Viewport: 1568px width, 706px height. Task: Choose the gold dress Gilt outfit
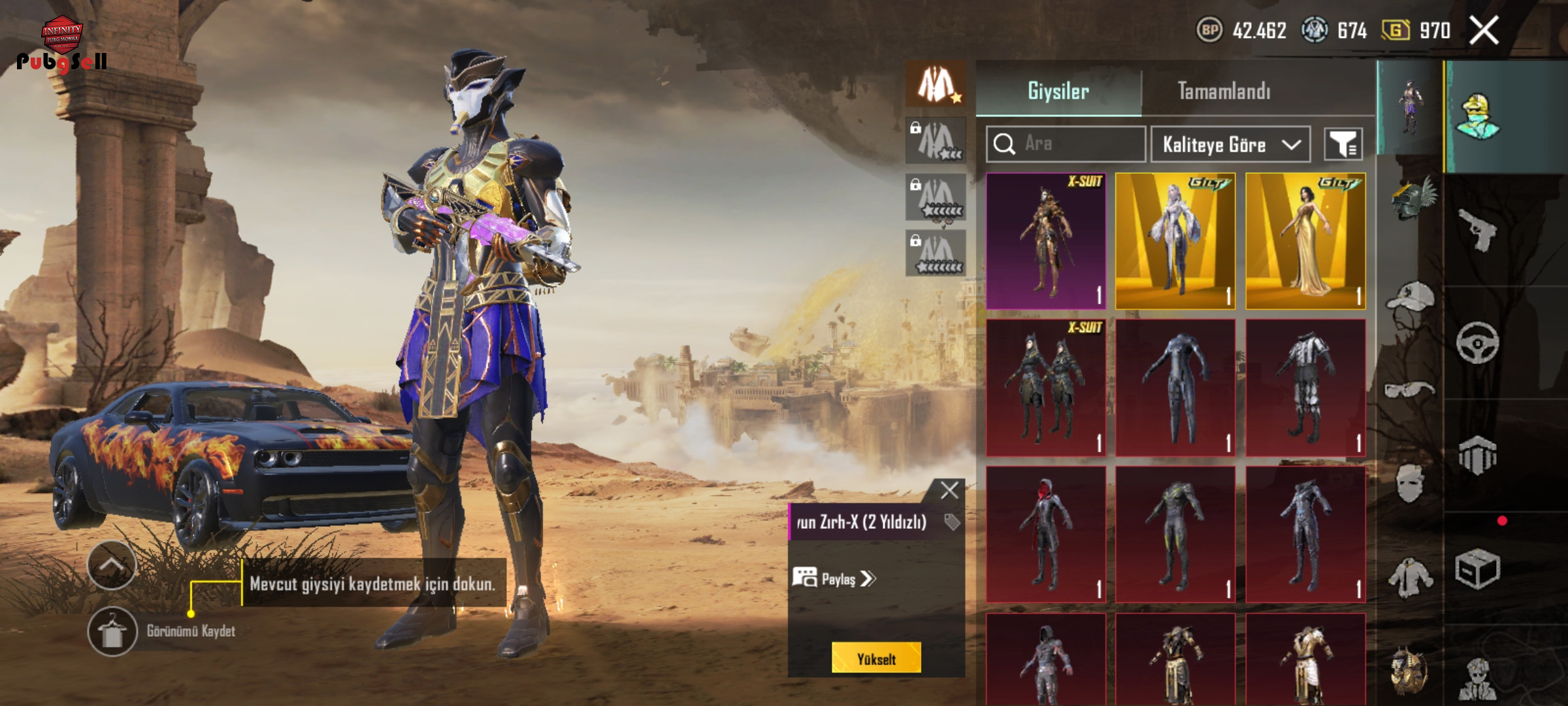click(1305, 241)
